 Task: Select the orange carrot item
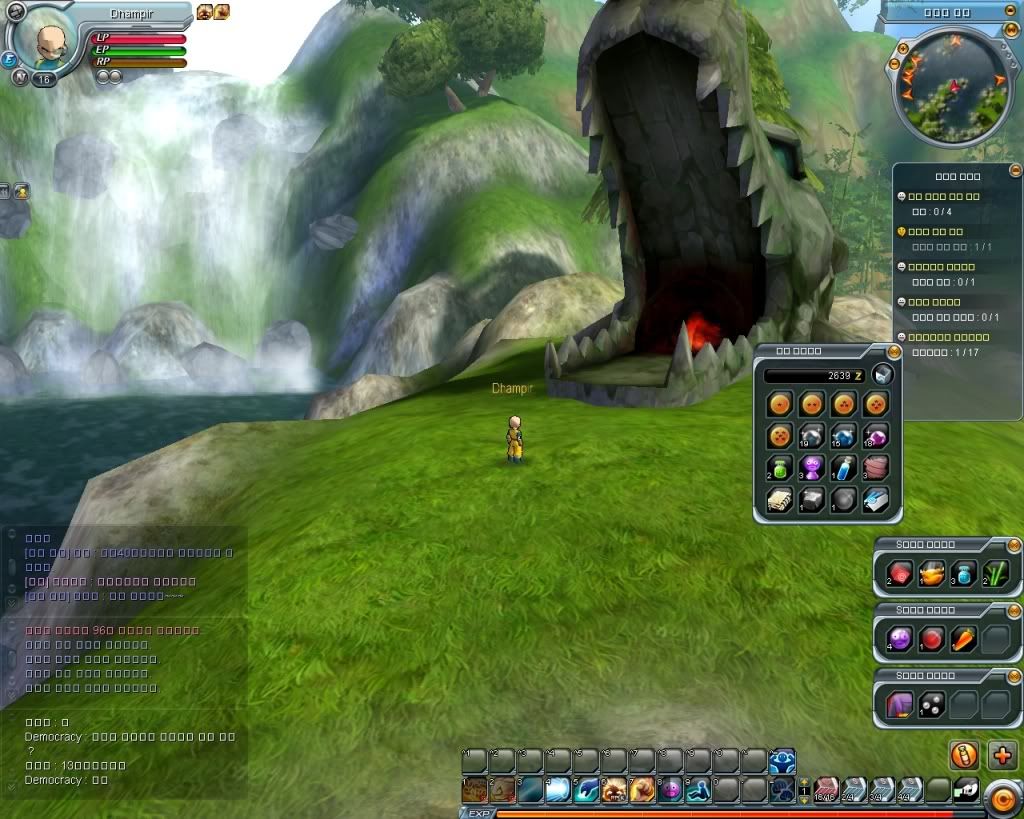(x=963, y=638)
